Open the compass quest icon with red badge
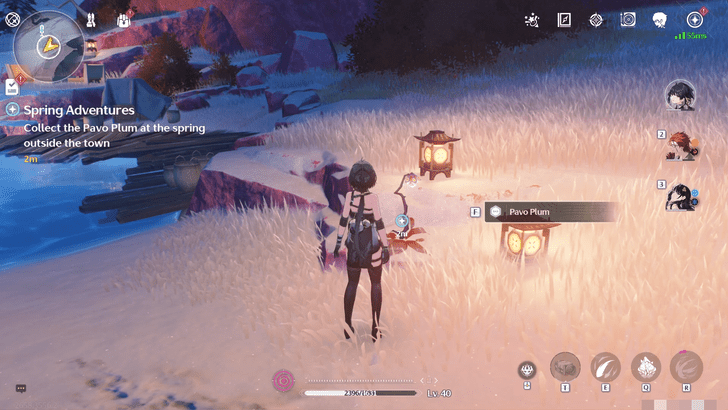The width and height of the screenshot is (728, 410). pyautogui.click(x=693, y=20)
